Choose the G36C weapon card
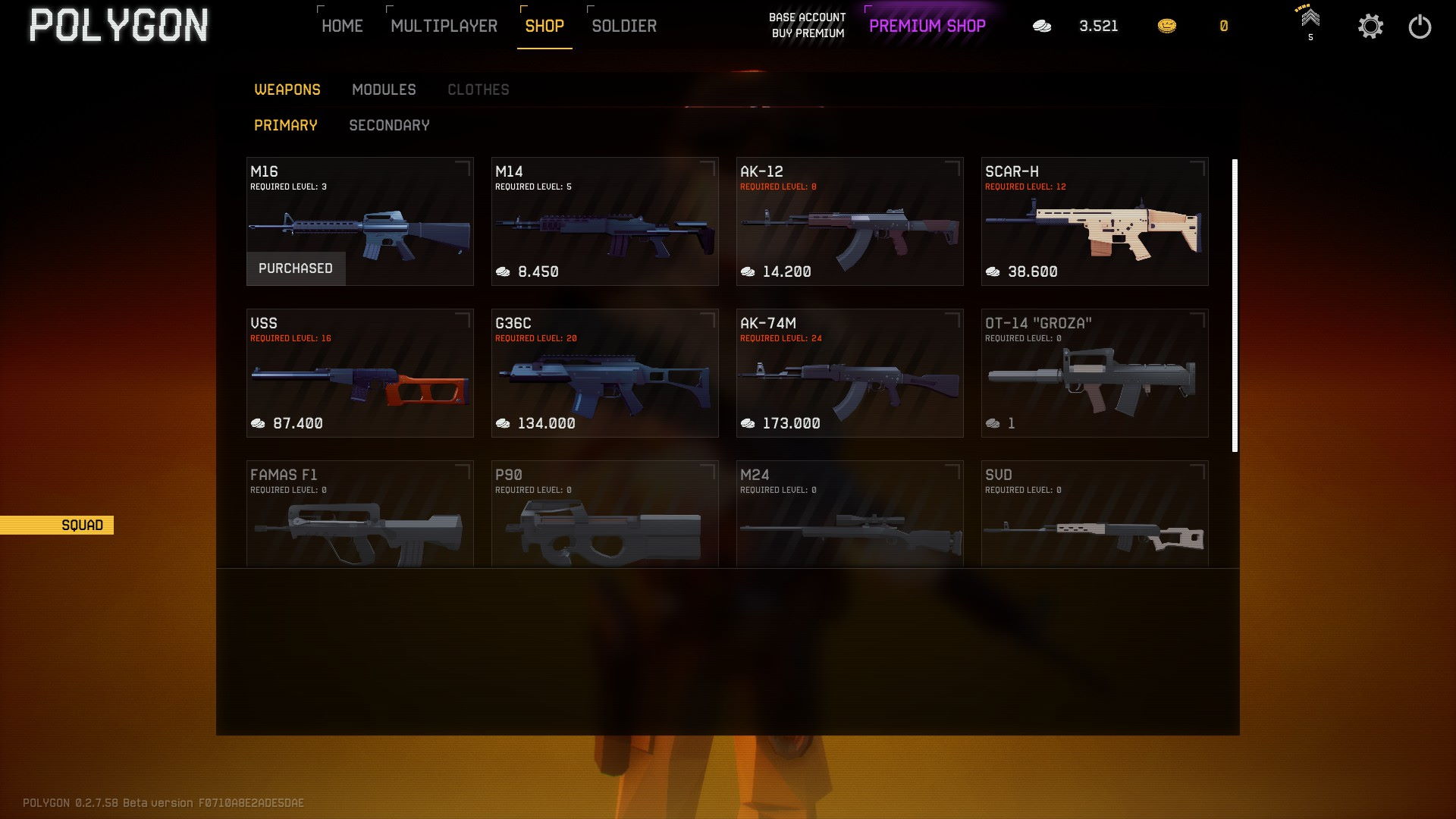Image resolution: width=1456 pixels, height=819 pixels. tap(604, 373)
